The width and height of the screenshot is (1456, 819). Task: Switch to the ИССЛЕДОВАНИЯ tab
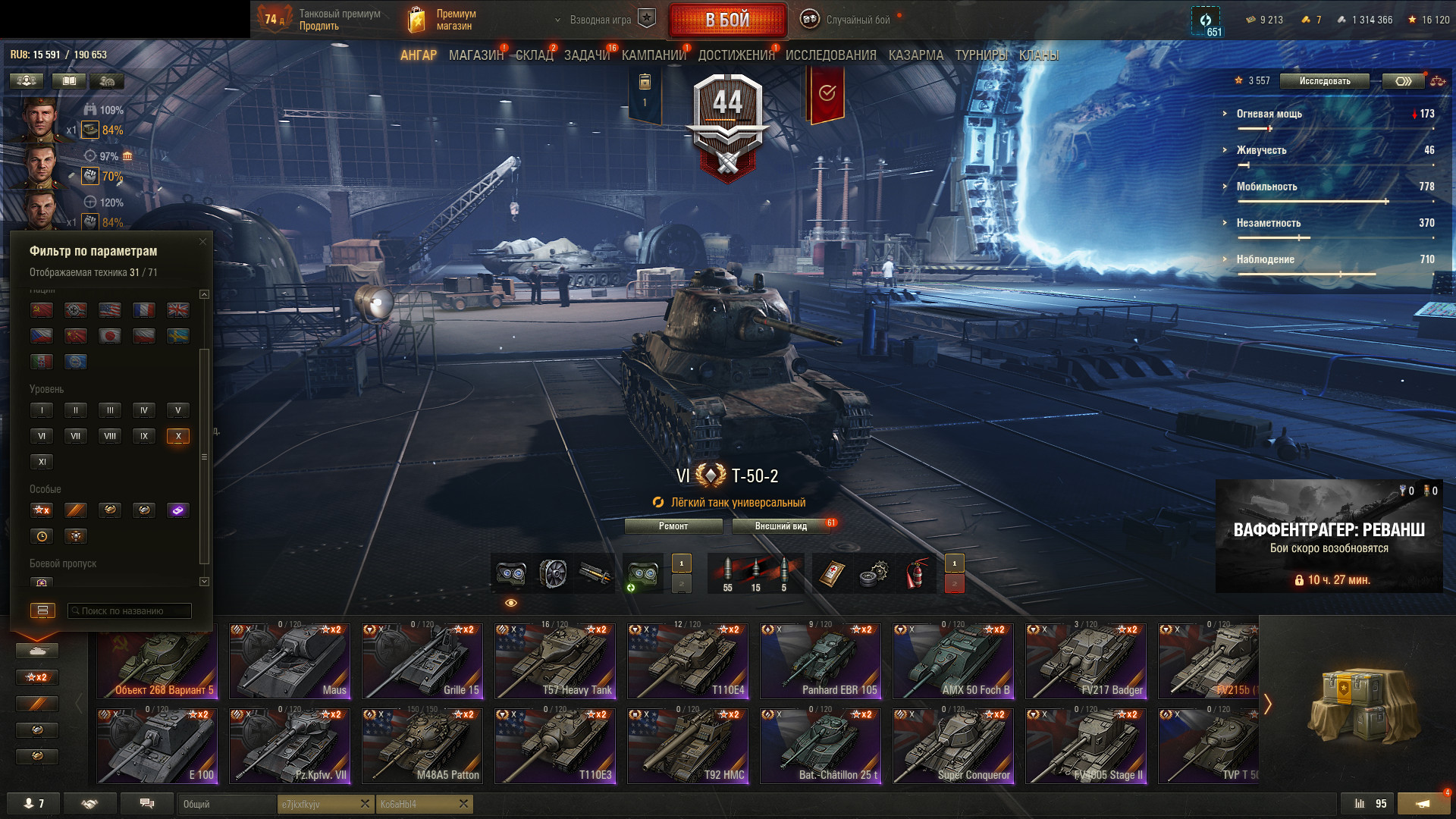pos(830,55)
